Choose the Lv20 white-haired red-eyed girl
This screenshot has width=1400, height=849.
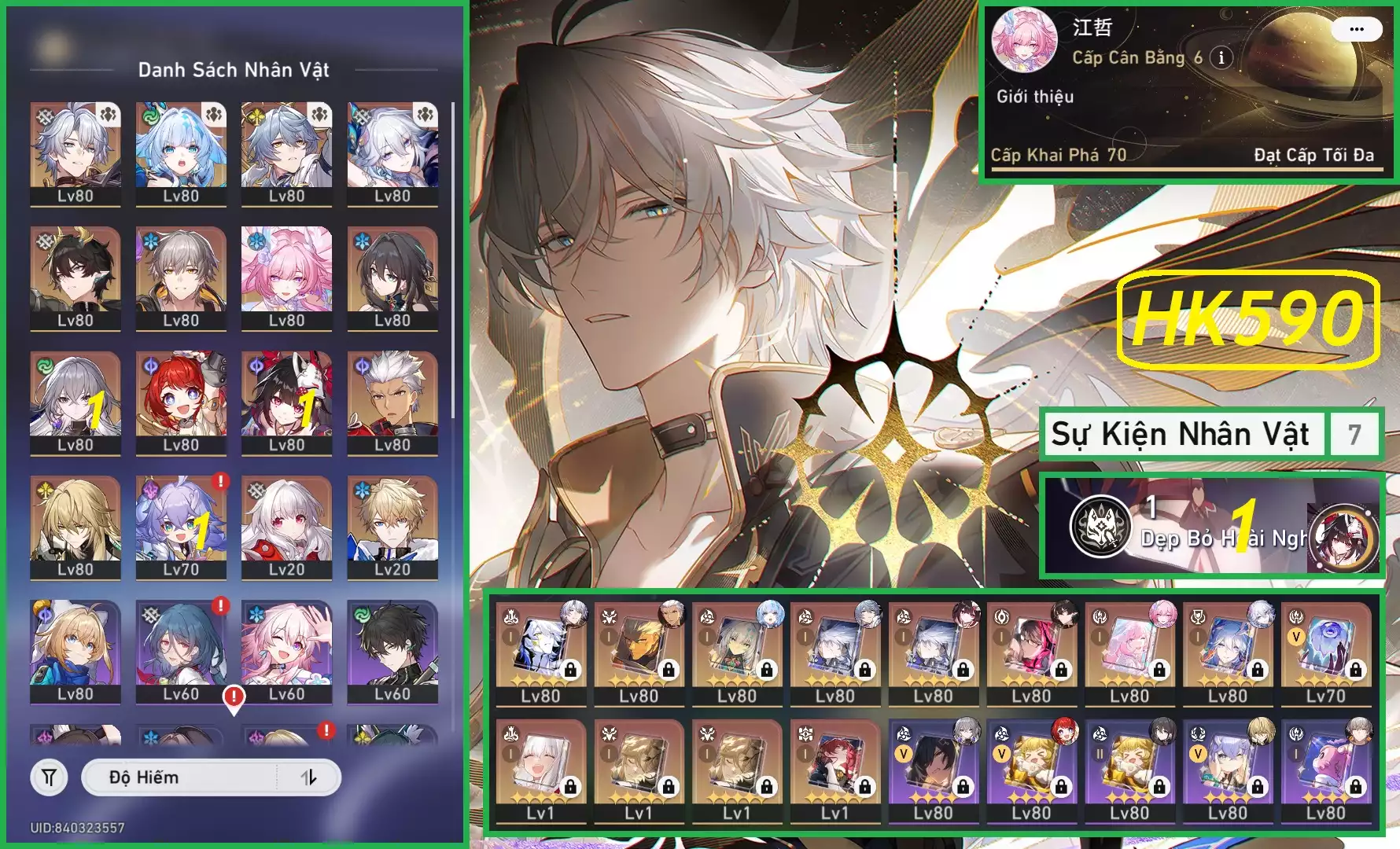[x=286, y=525]
